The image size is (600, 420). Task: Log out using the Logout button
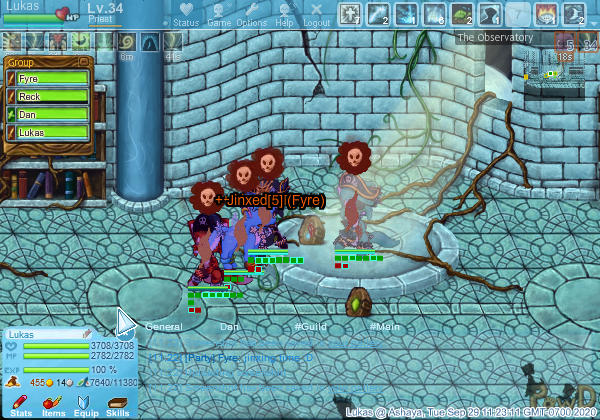tap(316, 15)
